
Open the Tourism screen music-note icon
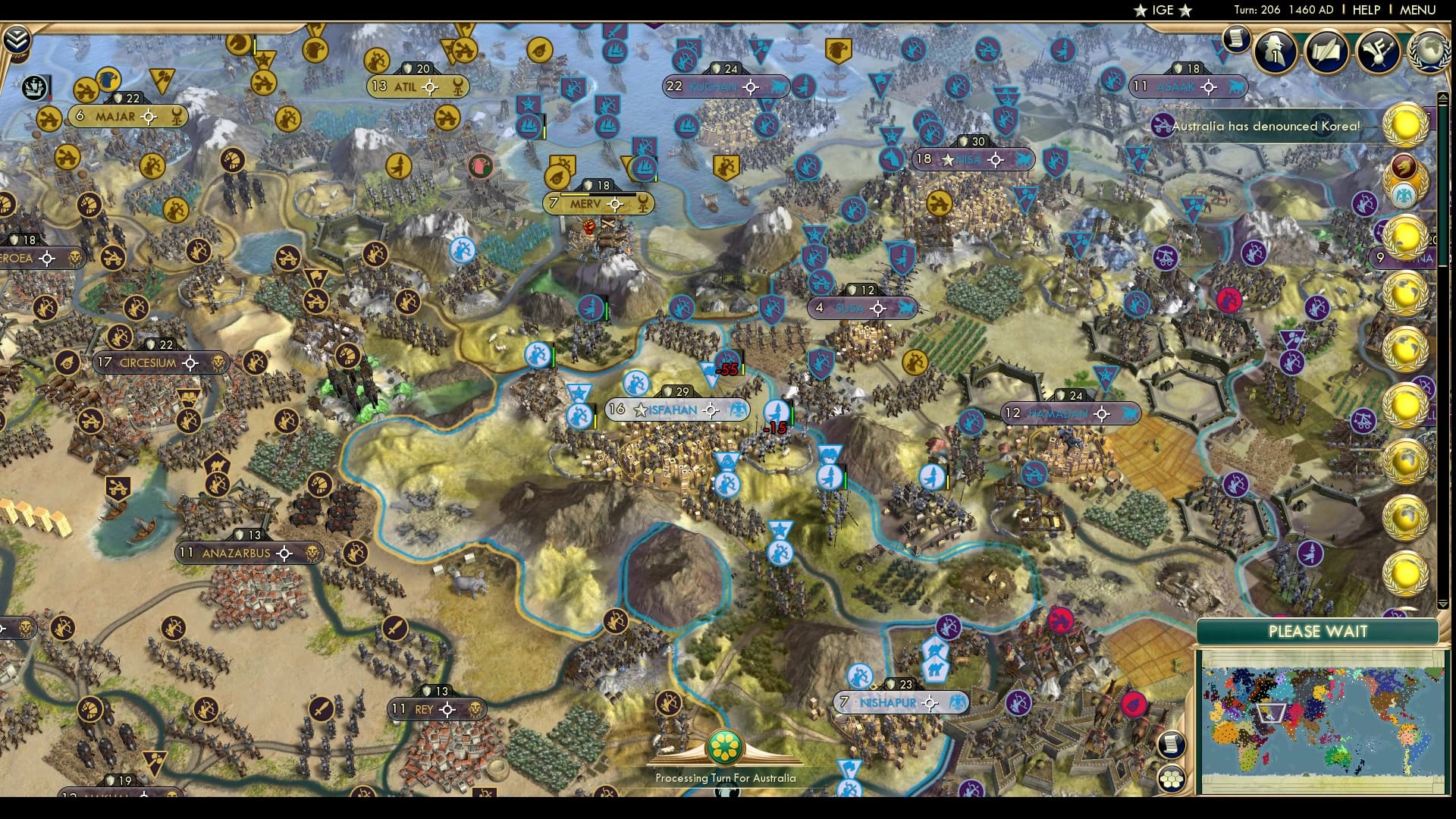tap(1379, 50)
